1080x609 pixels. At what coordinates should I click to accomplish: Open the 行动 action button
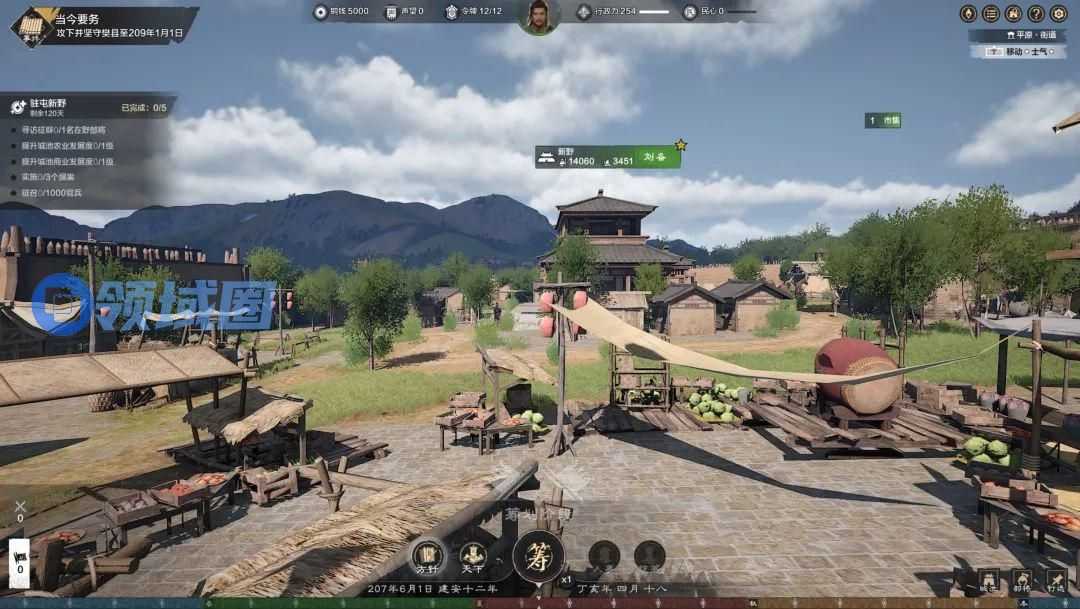click(1056, 580)
